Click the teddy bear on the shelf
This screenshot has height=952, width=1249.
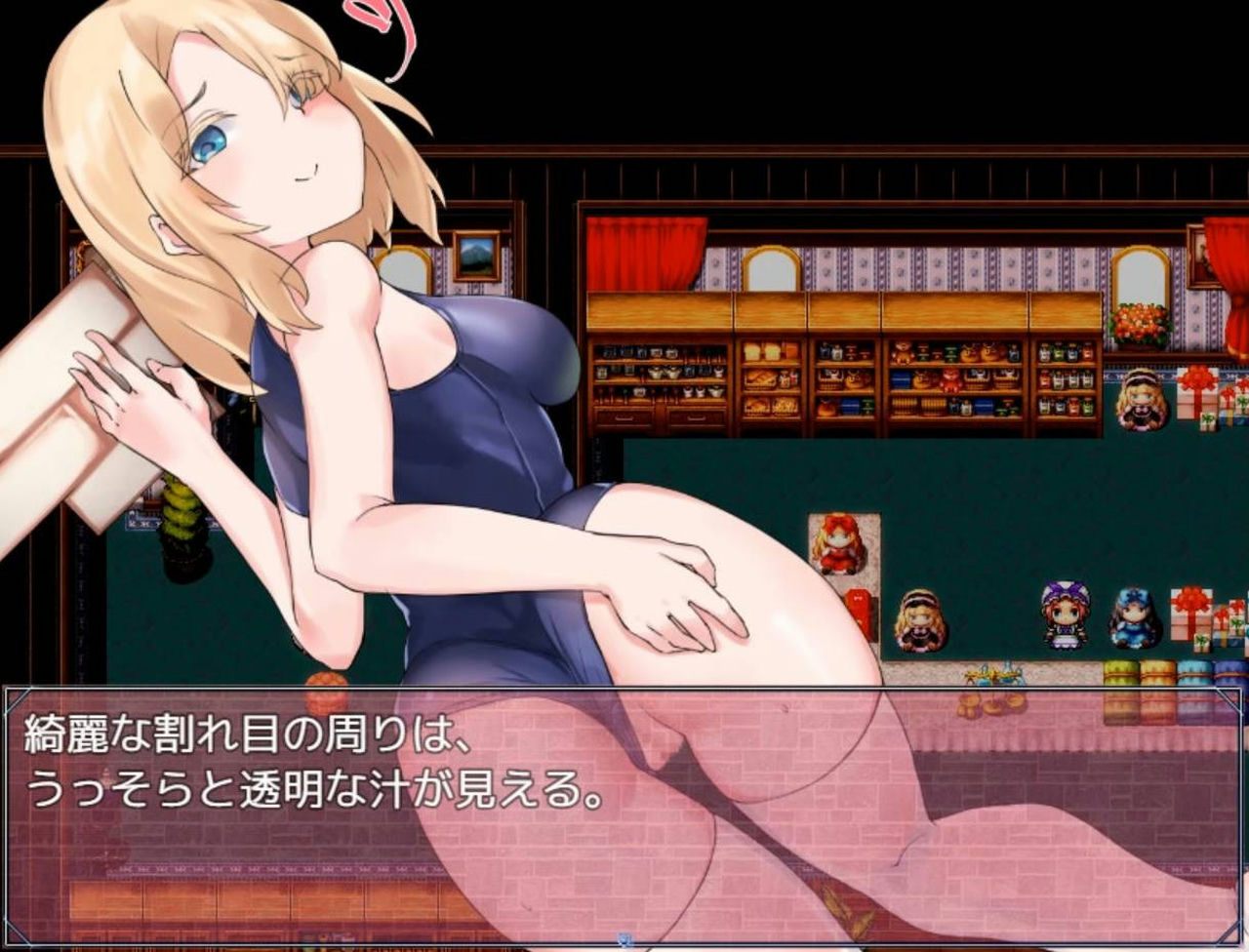click(x=902, y=351)
